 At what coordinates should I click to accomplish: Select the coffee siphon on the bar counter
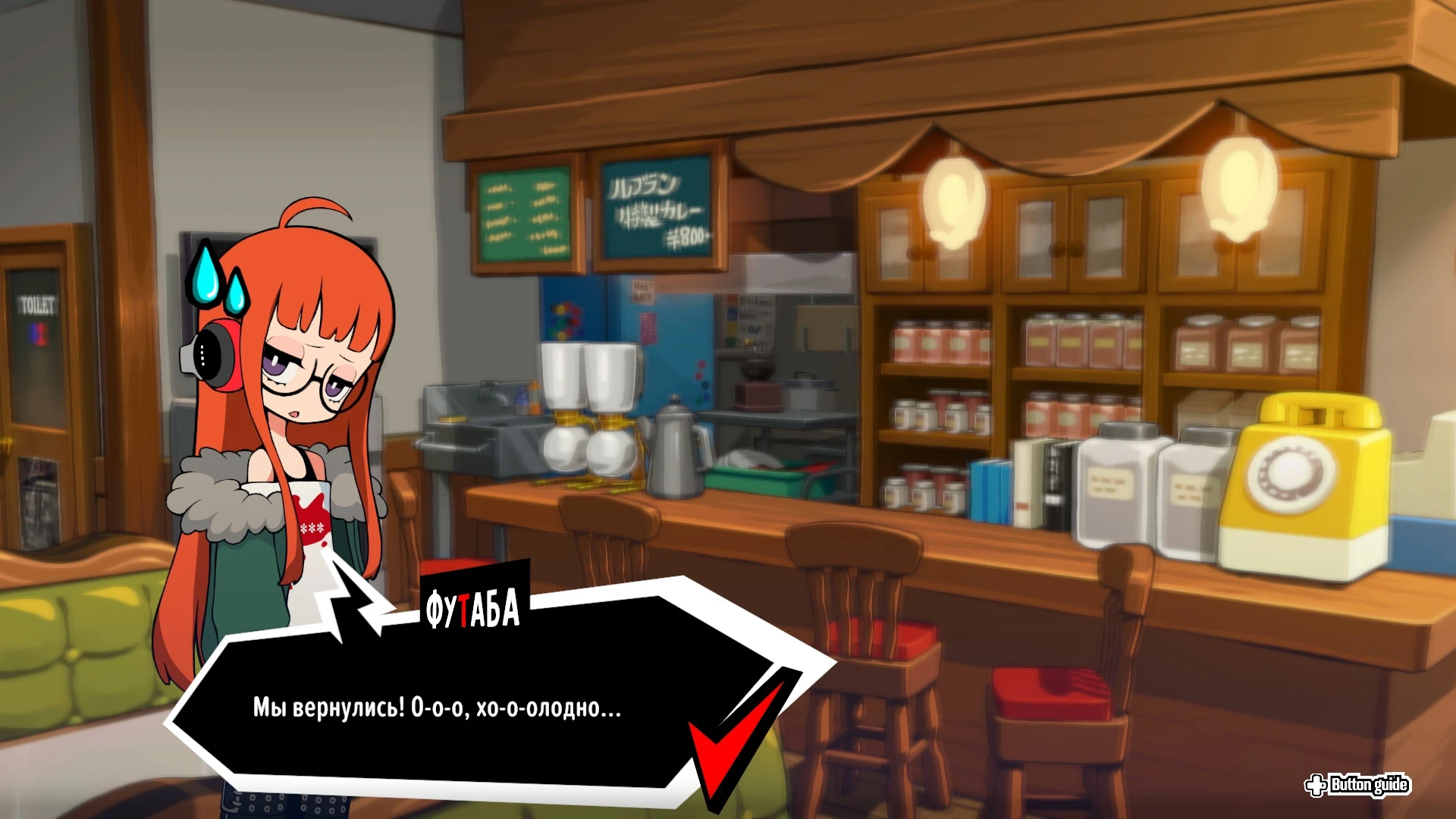pyautogui.click(x=588, y=413)
